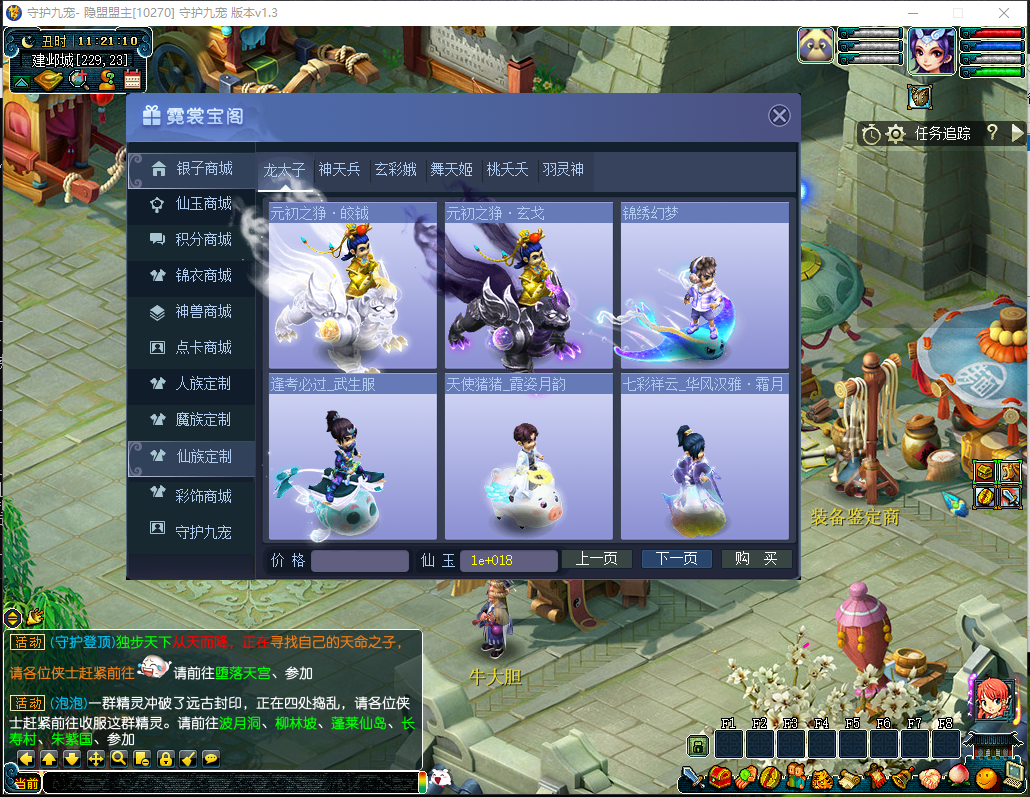Select the 羽灵神 tab

coord(563,170)
